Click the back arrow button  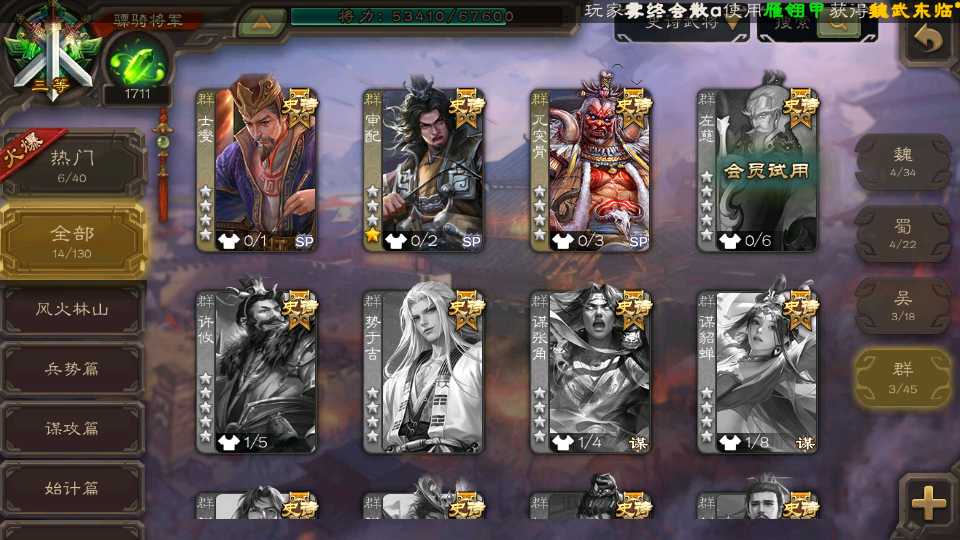pos(929,40)
